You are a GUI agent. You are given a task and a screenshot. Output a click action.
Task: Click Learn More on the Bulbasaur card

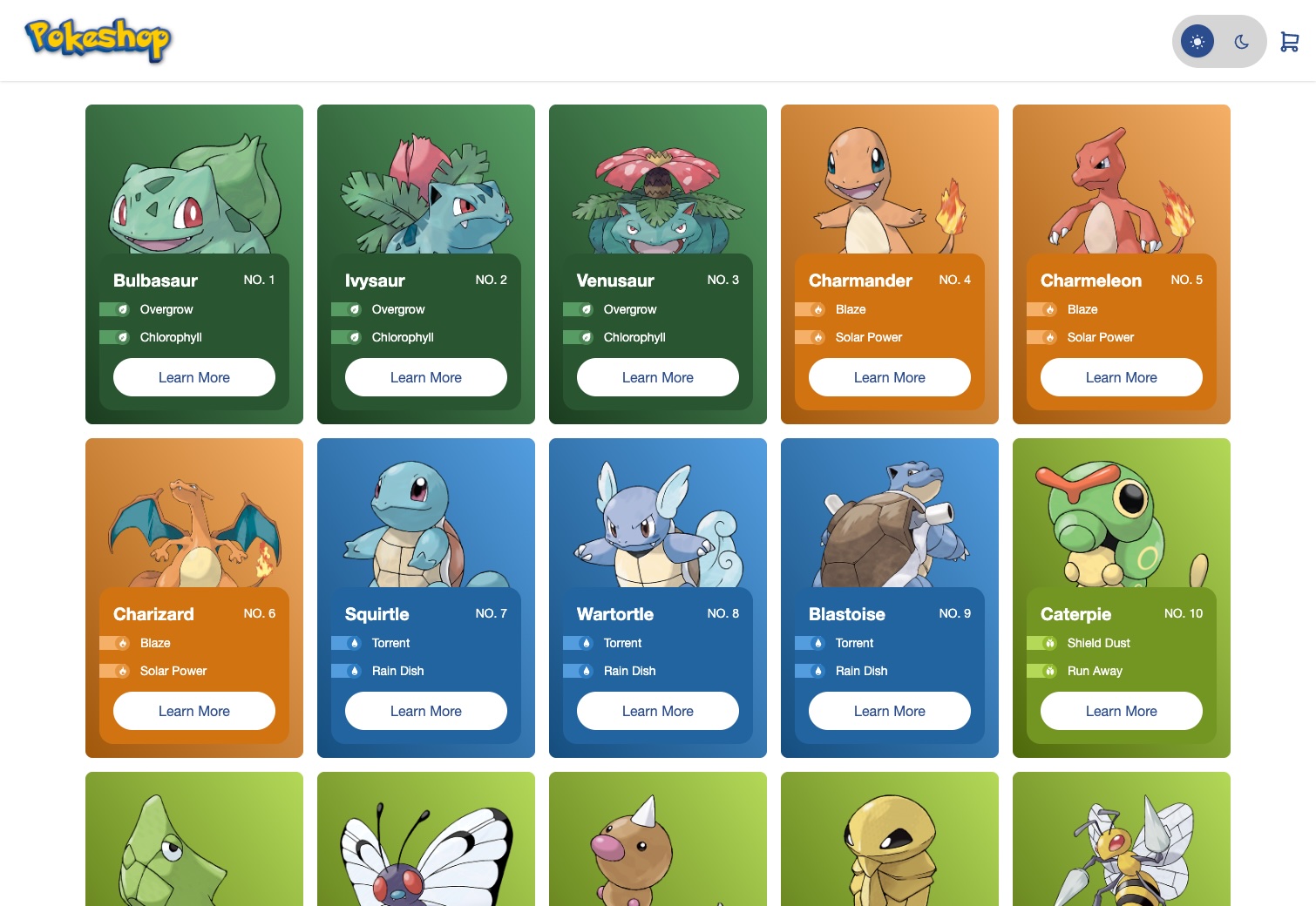pos(193,377)
